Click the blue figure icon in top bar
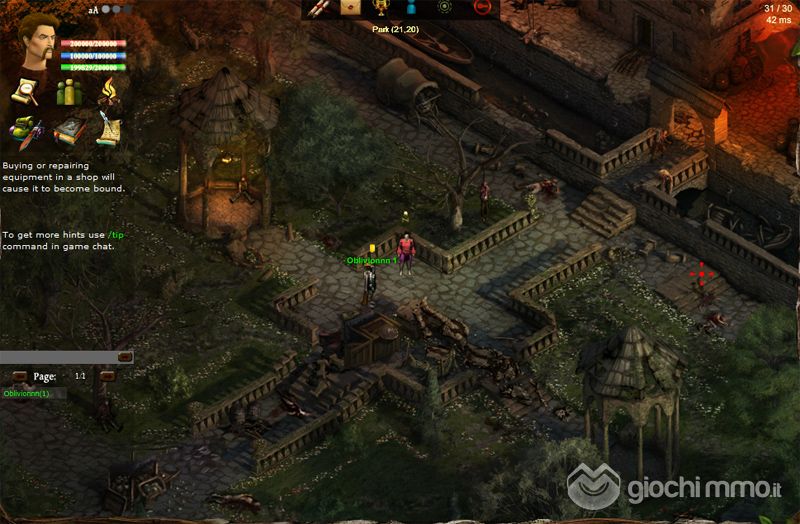 coord(410,8)
